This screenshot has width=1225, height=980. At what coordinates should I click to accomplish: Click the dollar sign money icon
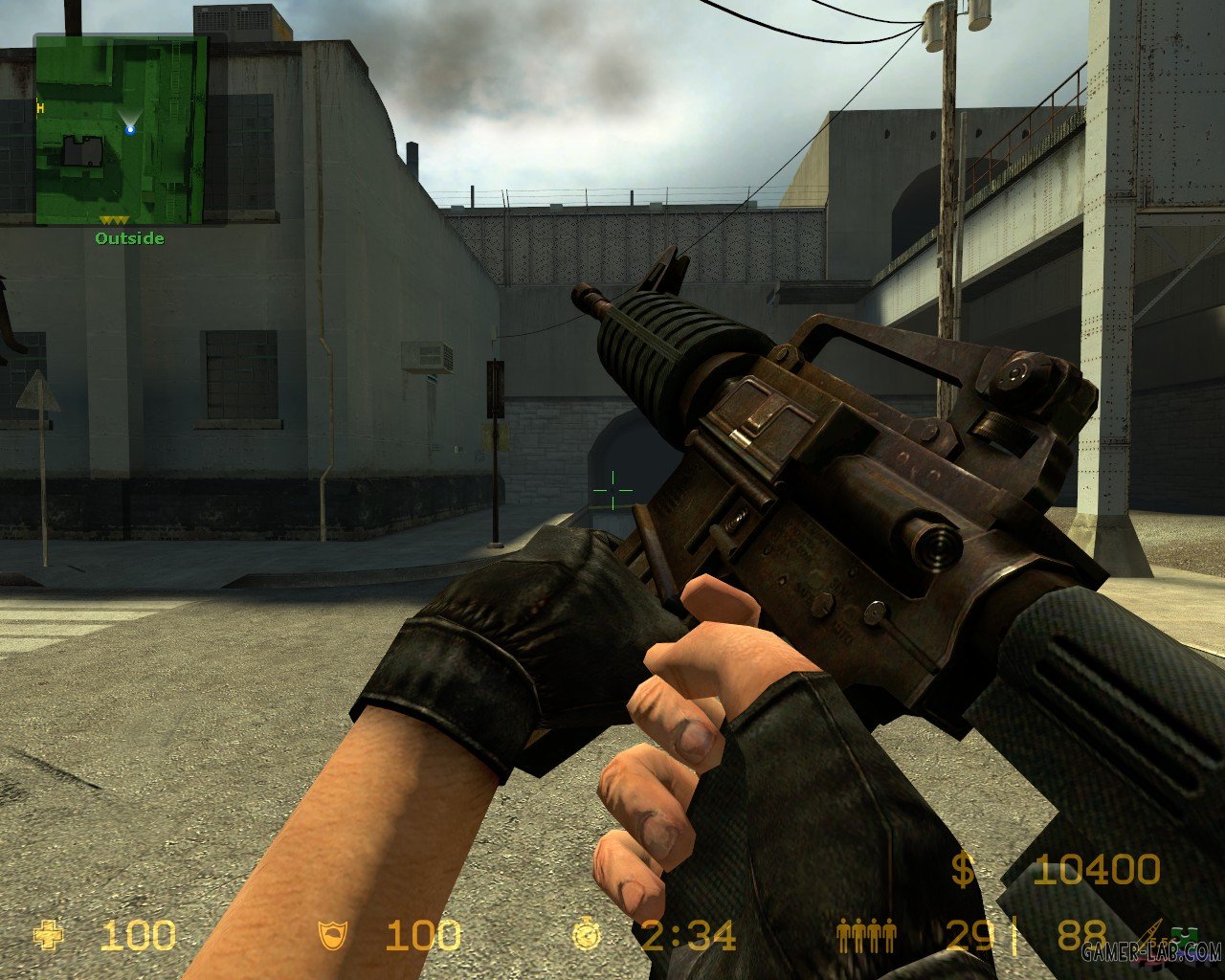click(x=963, y=870)
